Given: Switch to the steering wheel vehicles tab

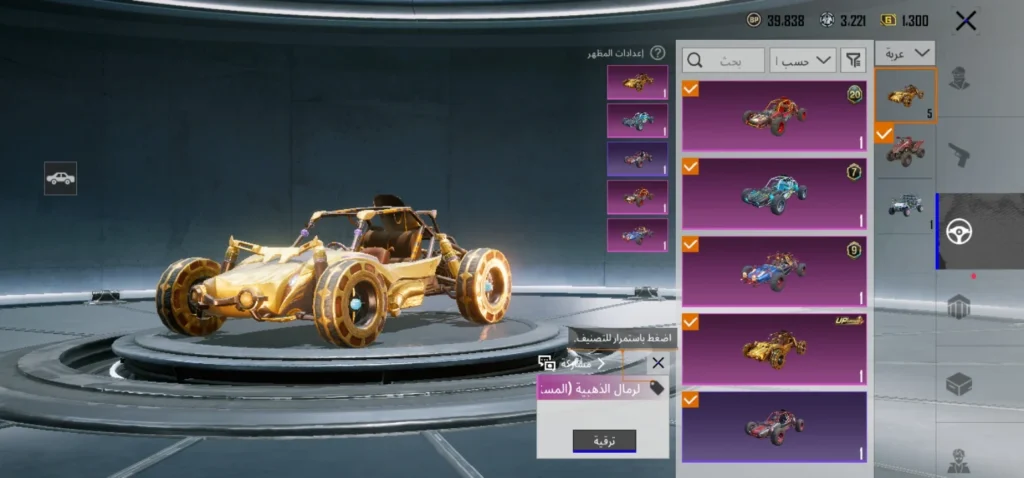Looking at the screenshot, I should [959, 231].
